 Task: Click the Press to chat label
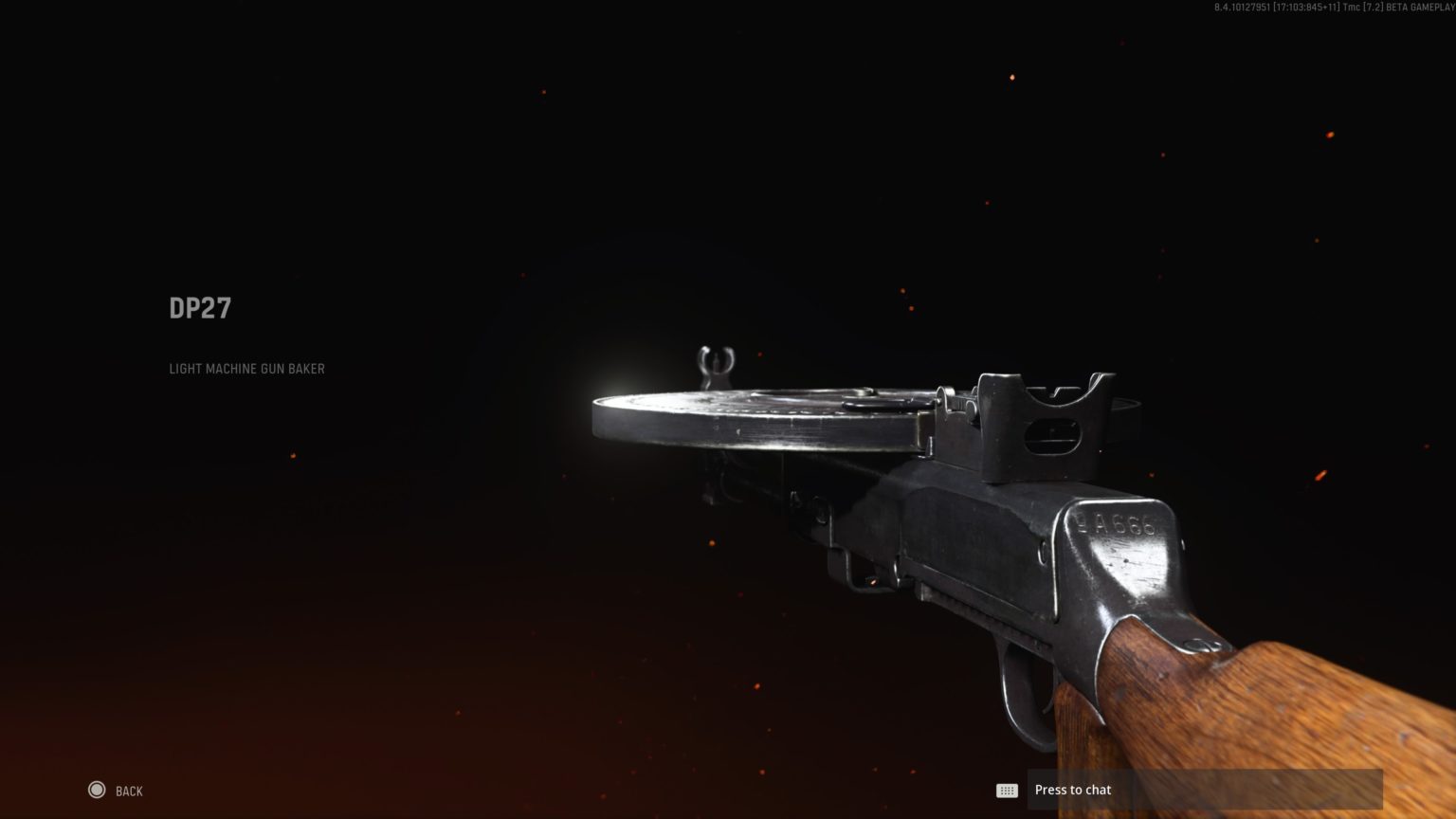point(1072,789)
